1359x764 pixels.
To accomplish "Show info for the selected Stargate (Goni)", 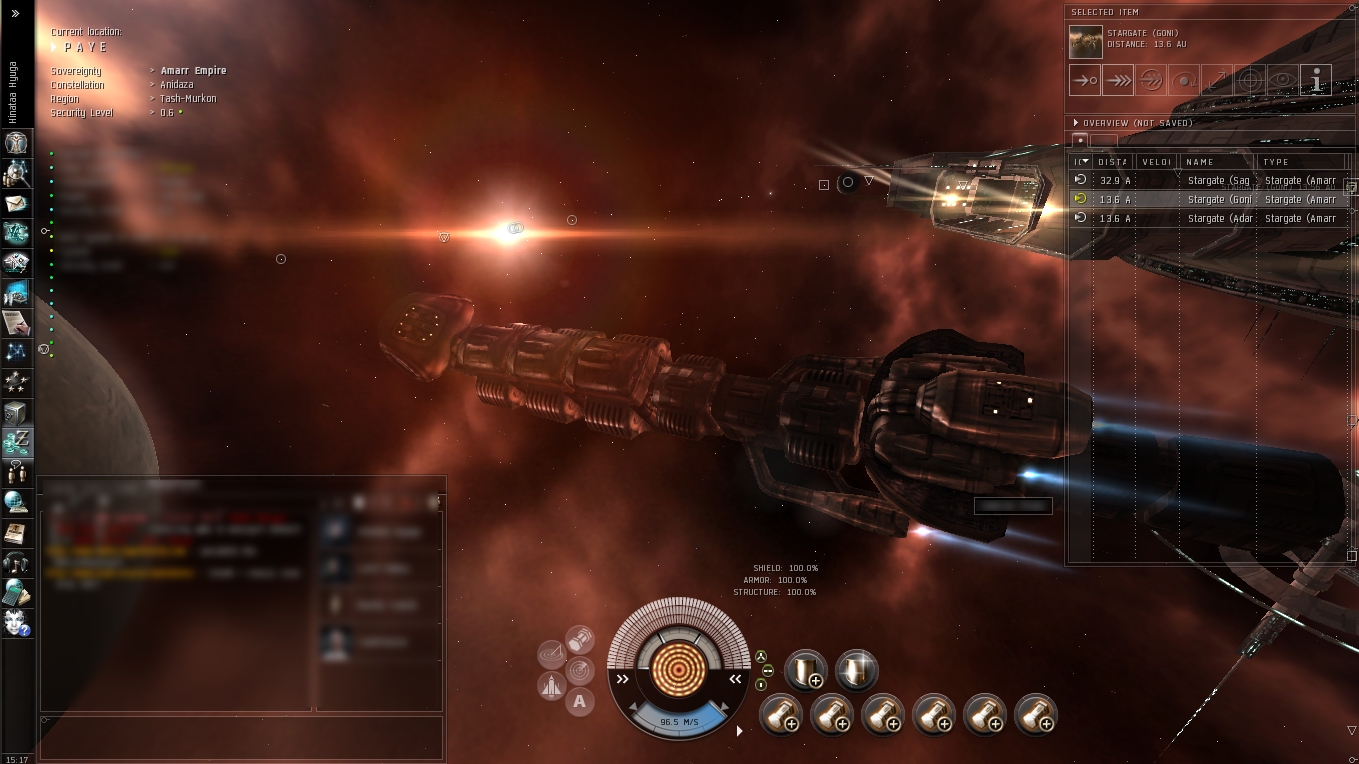I will (x=1316, y=80).
